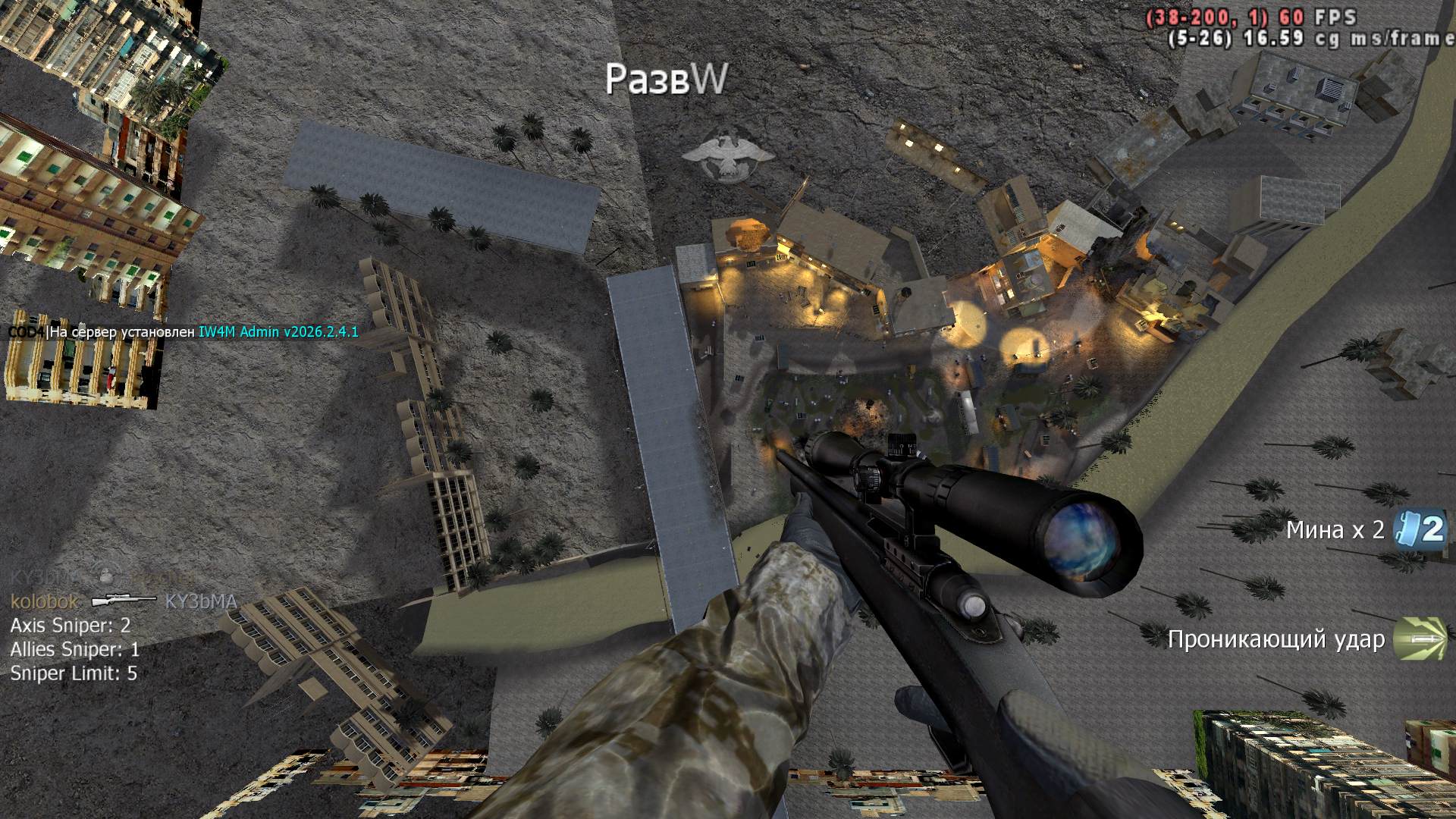Click the eagle emblem below РазвW

click(x=727, y=155)
